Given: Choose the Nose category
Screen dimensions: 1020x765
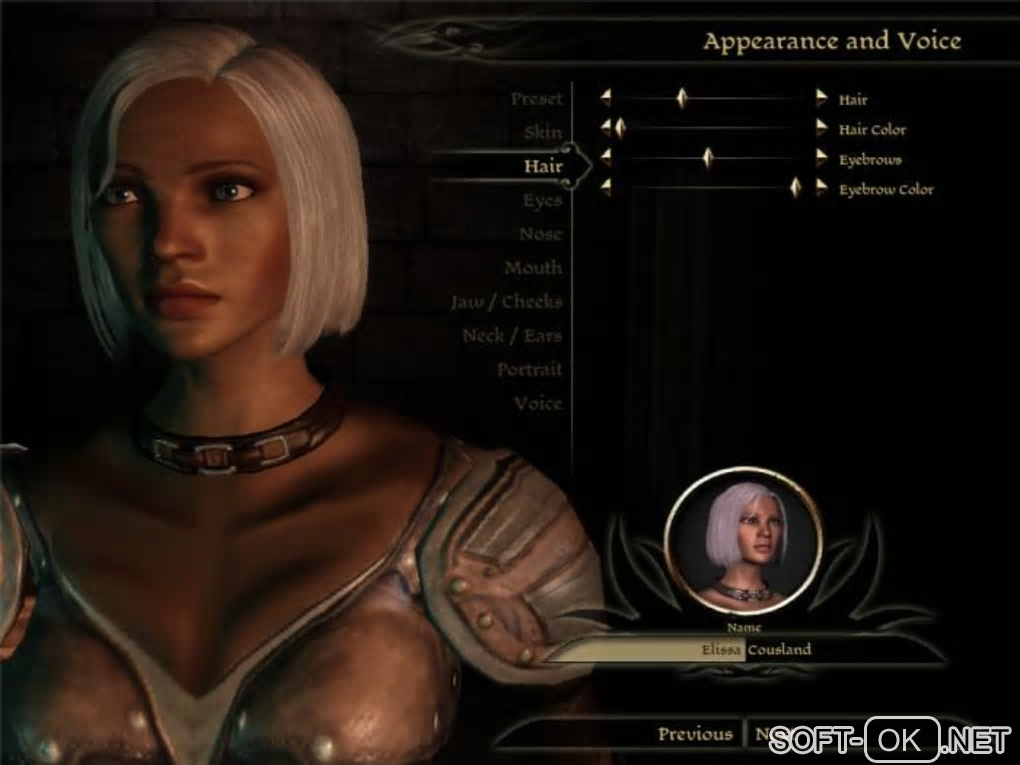Looking at the screenshot, I should (x=540, y=235).
